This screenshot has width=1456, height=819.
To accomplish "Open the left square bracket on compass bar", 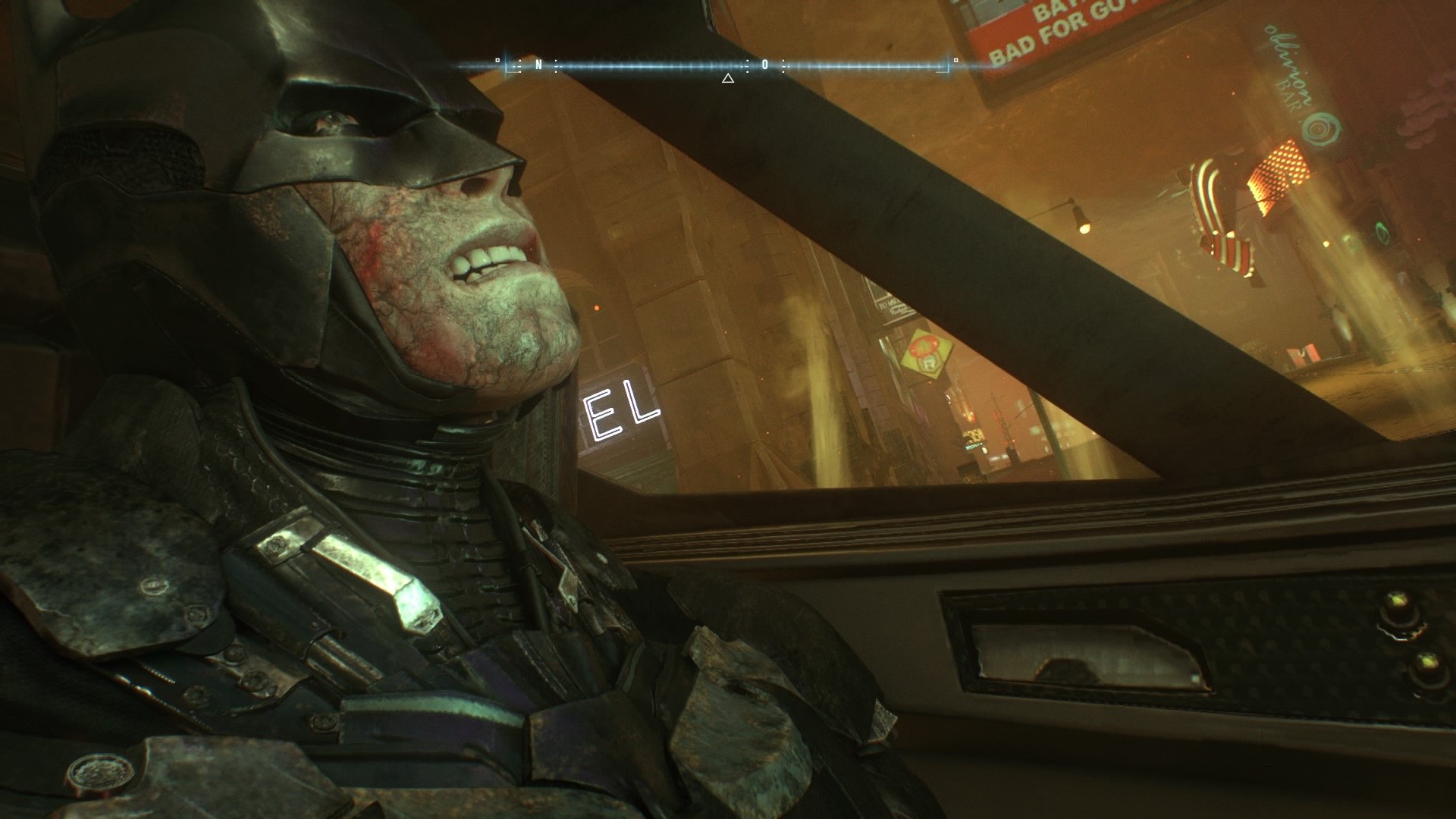I will [507, 67].
